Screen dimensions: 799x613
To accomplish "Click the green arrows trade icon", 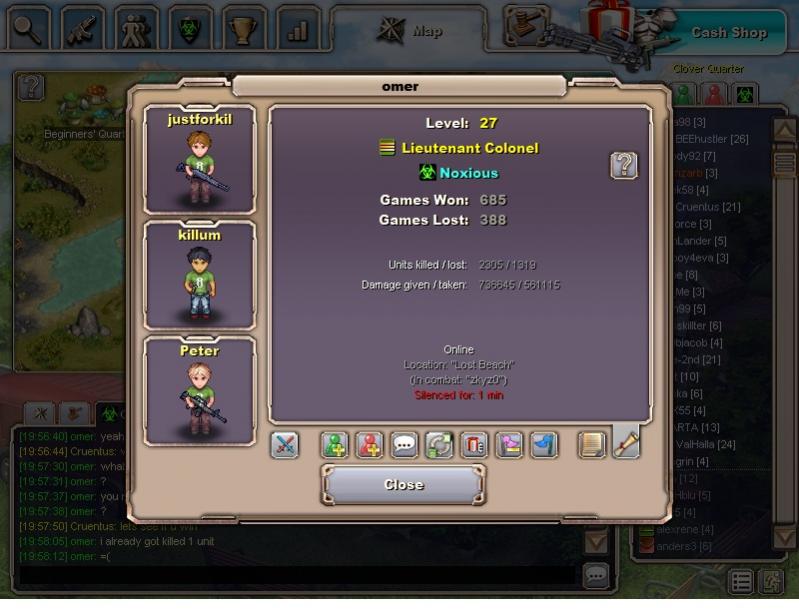I will 440,445.
